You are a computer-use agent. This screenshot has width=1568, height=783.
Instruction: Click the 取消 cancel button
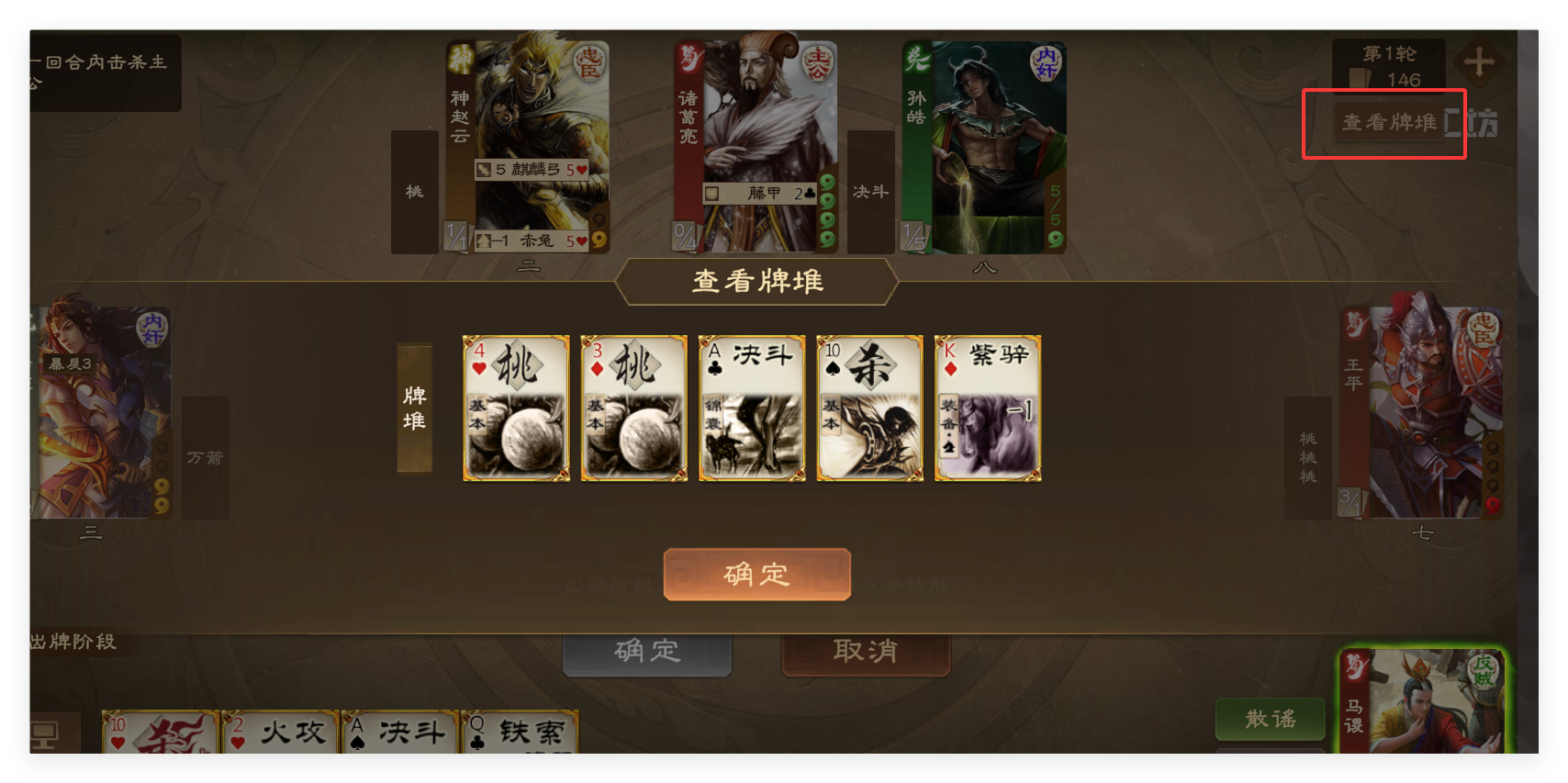click(864, 651)
